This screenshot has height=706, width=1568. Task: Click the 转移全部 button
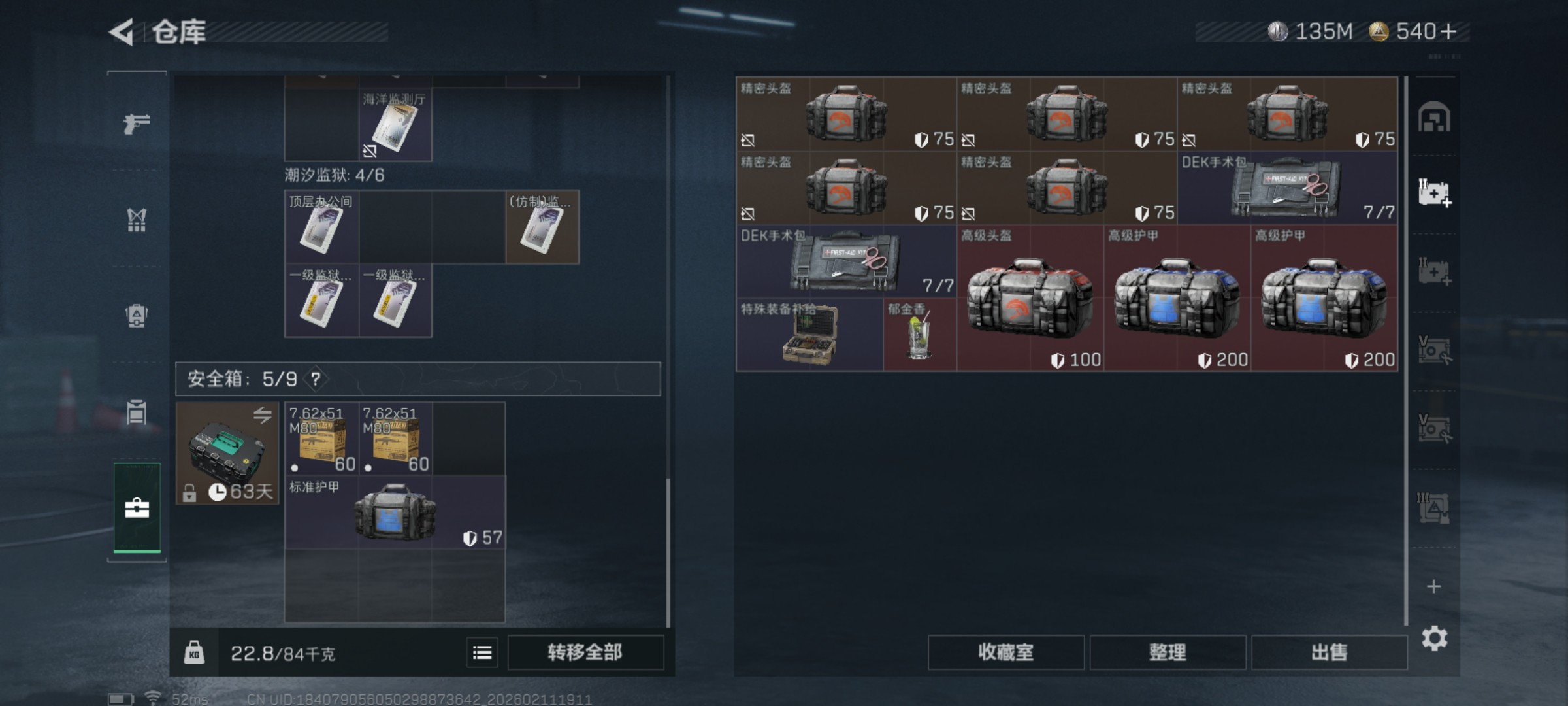pyautogui.click(x=585, y=652)
